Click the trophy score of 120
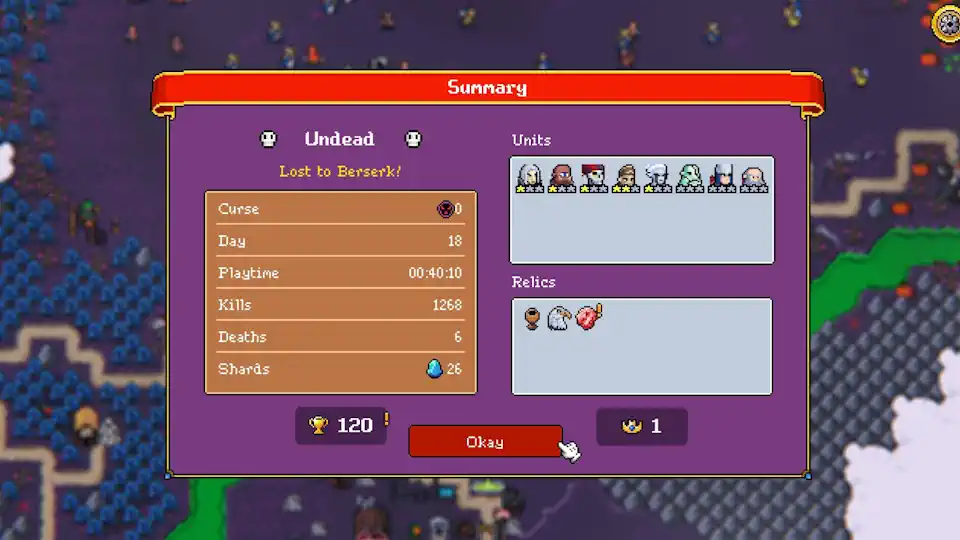Image resolution: width=960 pixels, height=540 pixels. pyautogui.click(x=341, y=426)
